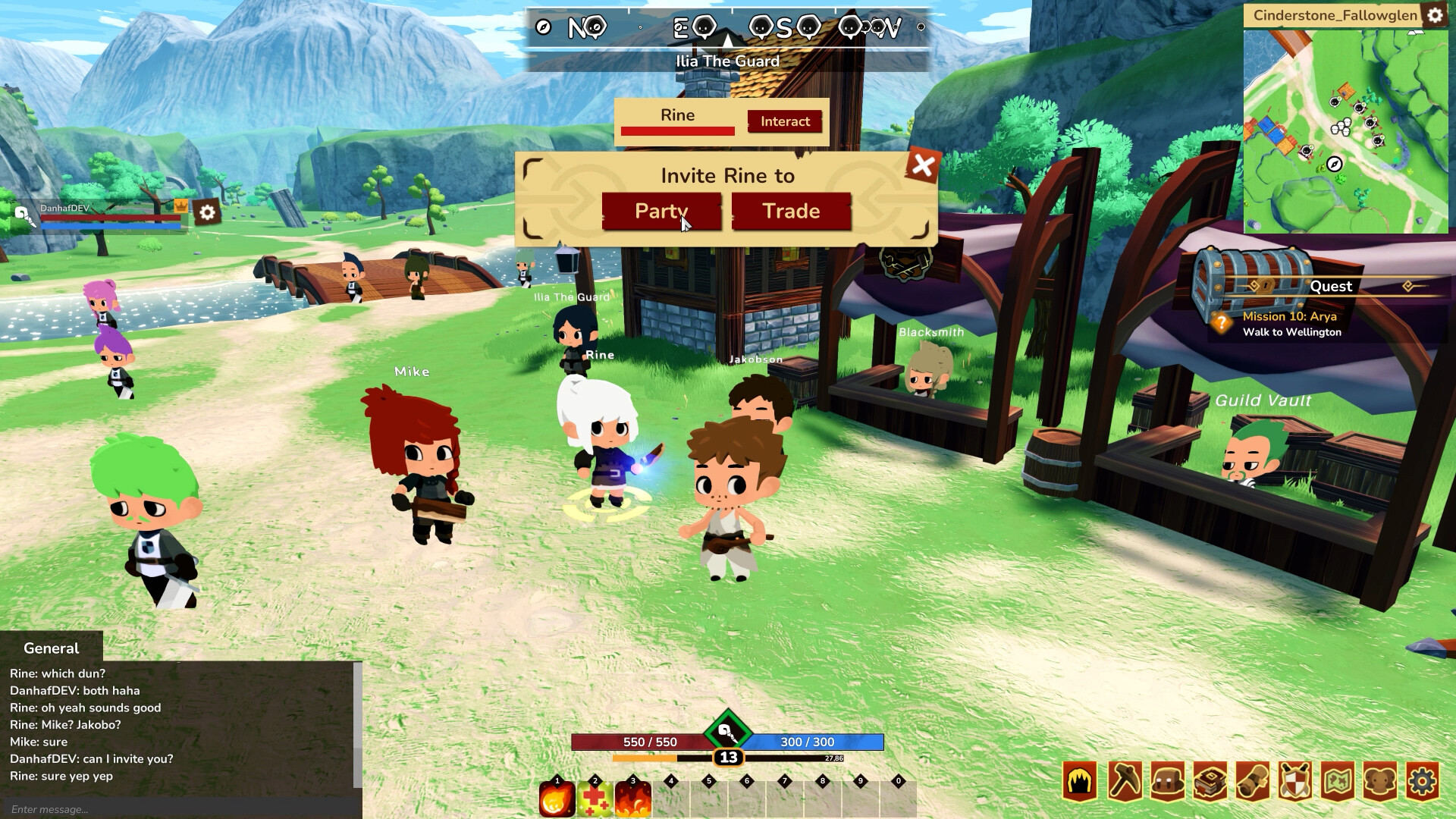The width and height of the screenshot is (1456, 819).
Task: Open the minimap settings gear
Action: click(1437, 14)
